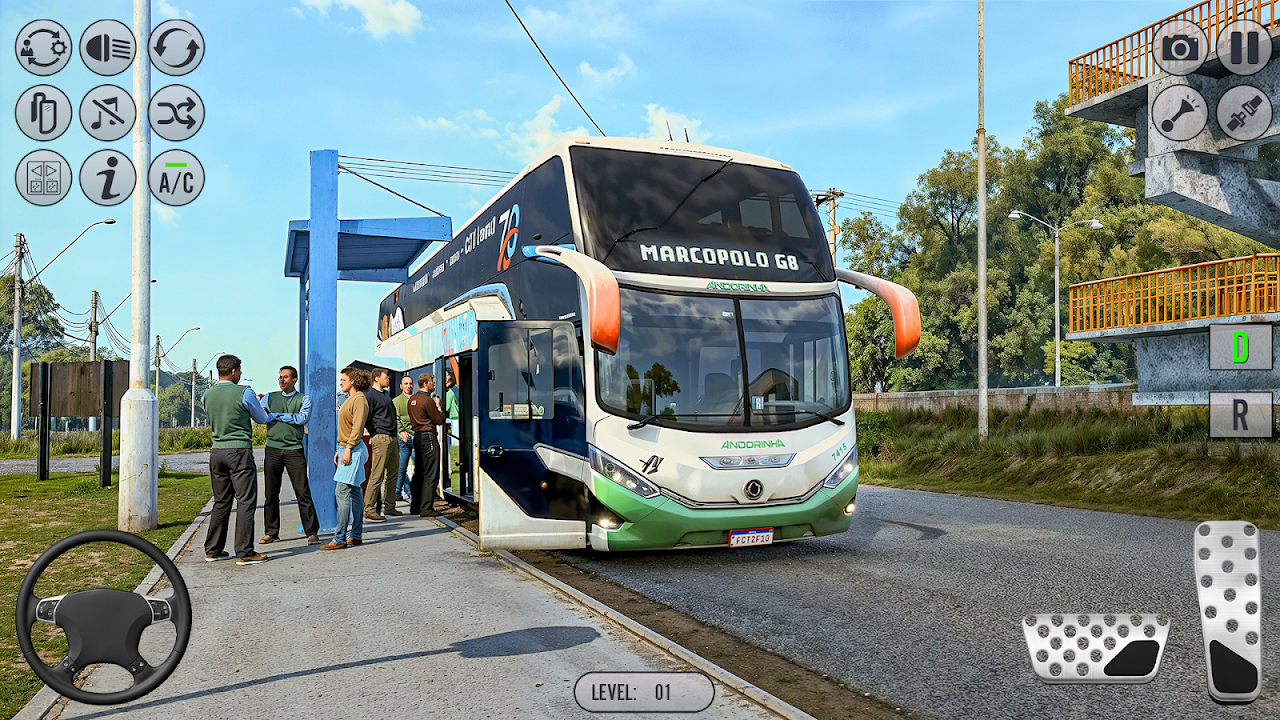This screenshot has width=1280, height=720.
Task: Fasten the seat belt
Action: [x=1244, y=112]
